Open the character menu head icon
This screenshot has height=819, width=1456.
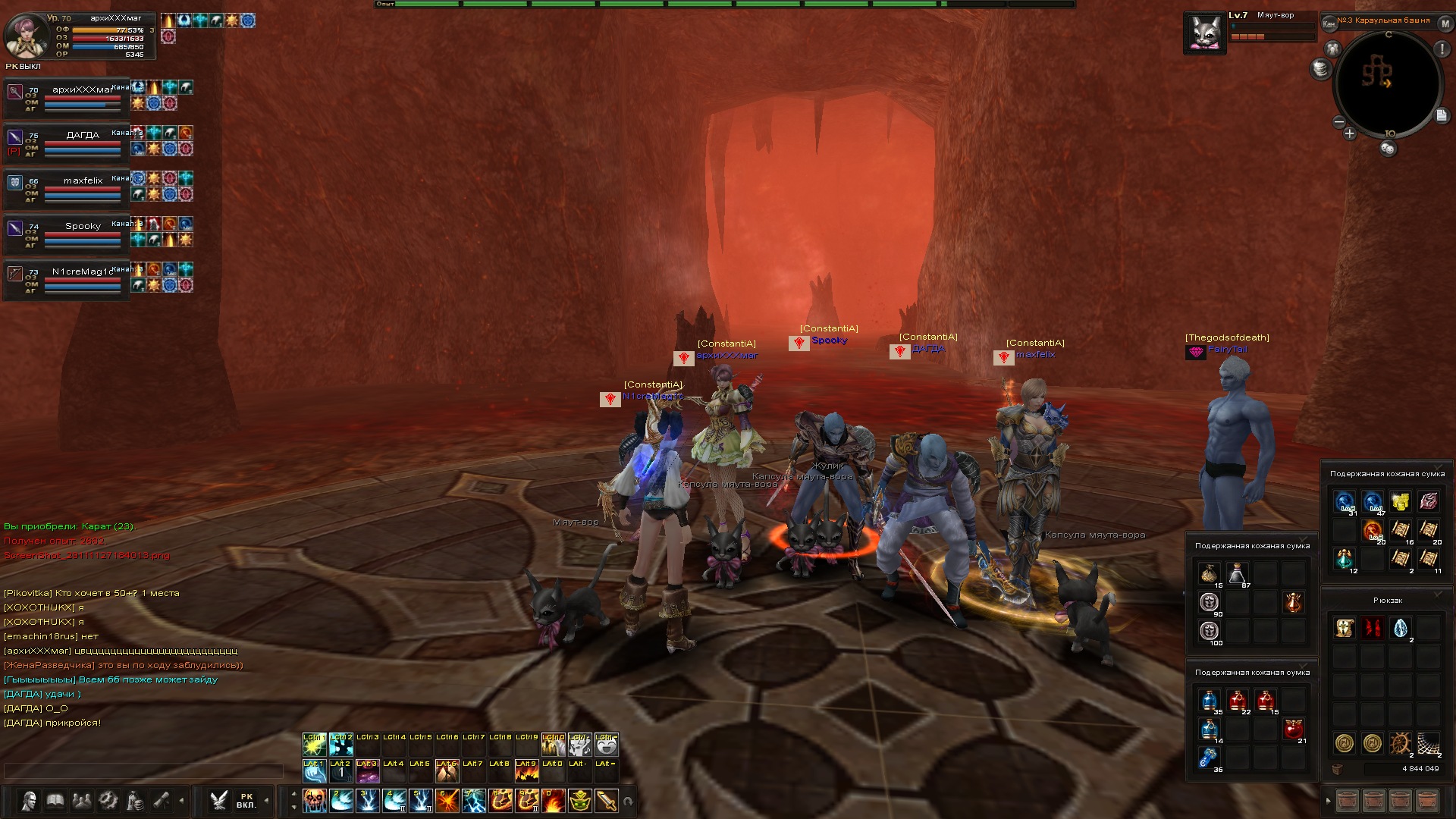click(30, 801)
